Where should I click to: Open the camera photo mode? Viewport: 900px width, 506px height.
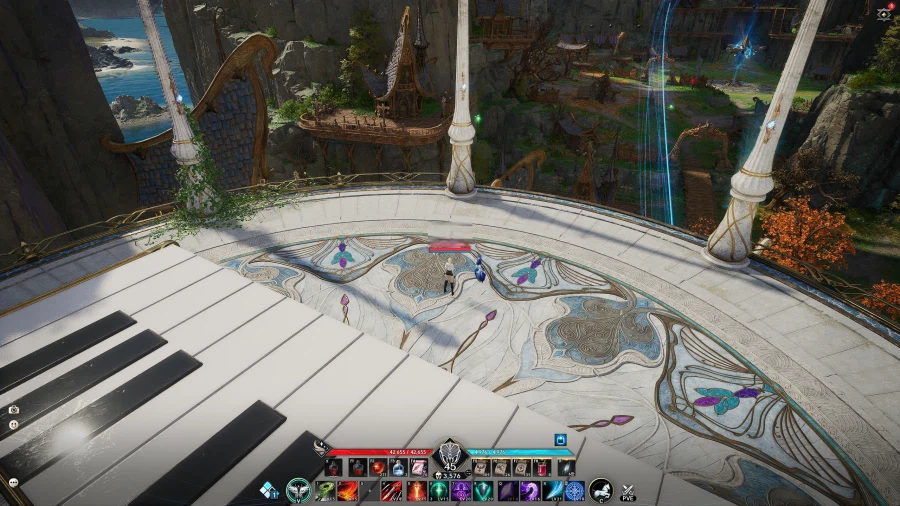(x=14, y=410)
